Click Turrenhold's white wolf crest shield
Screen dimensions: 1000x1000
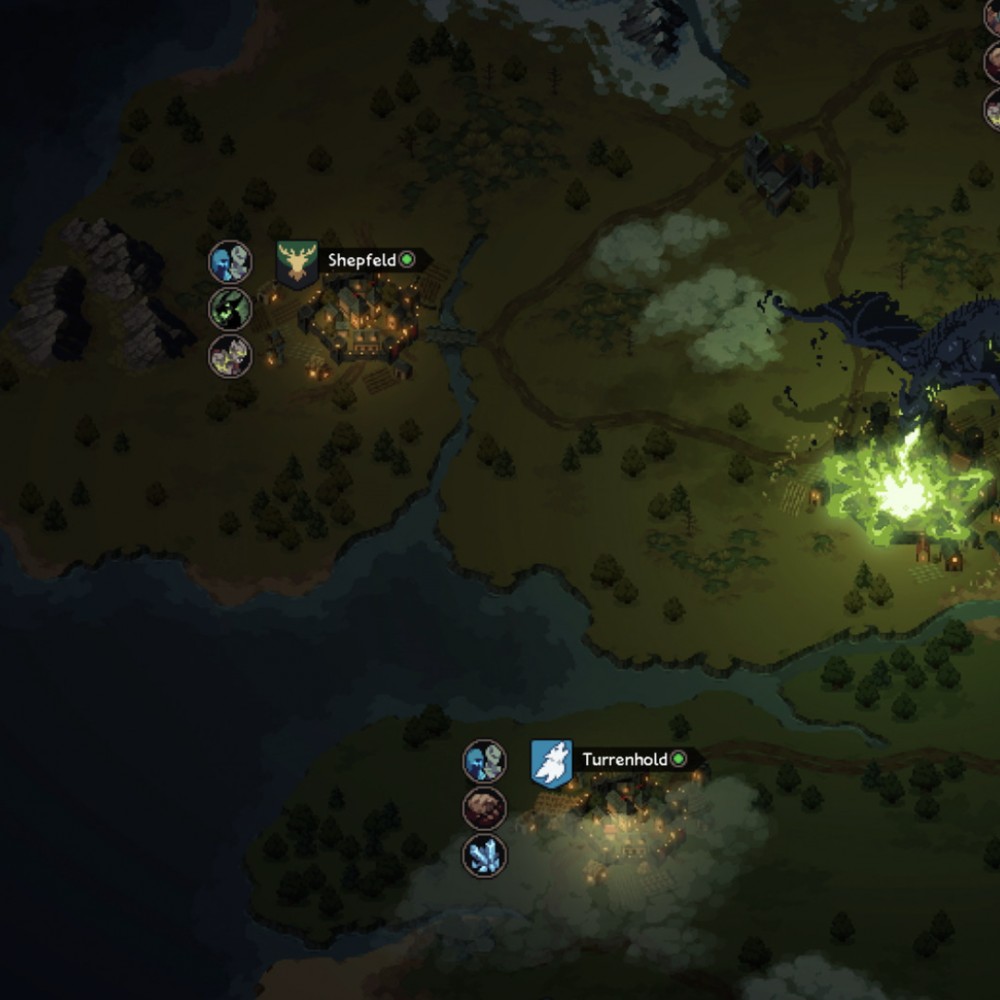click(551, 763)
